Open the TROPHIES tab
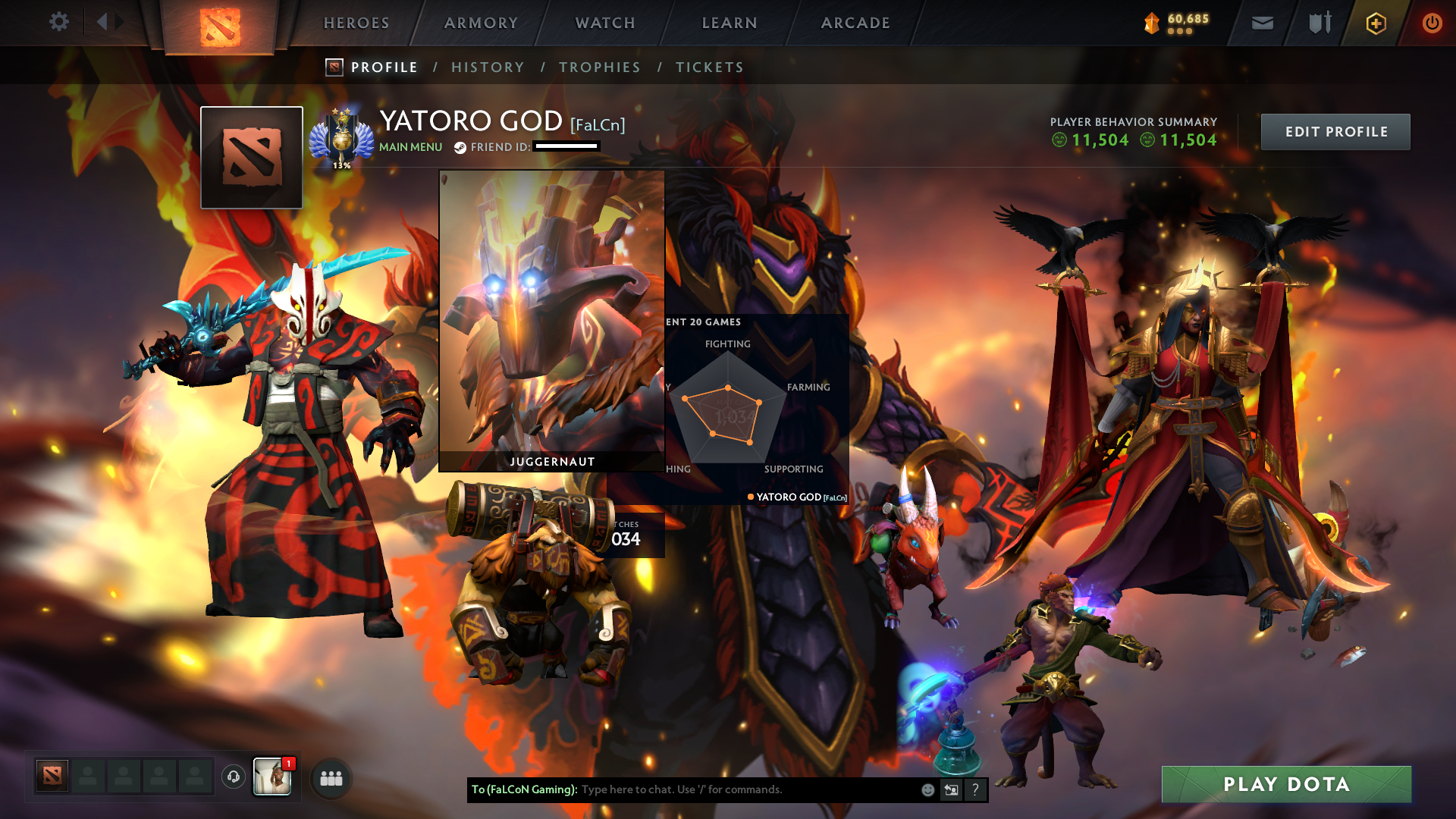The width and height of the screenshot is (1456, 819). (600, 67)
